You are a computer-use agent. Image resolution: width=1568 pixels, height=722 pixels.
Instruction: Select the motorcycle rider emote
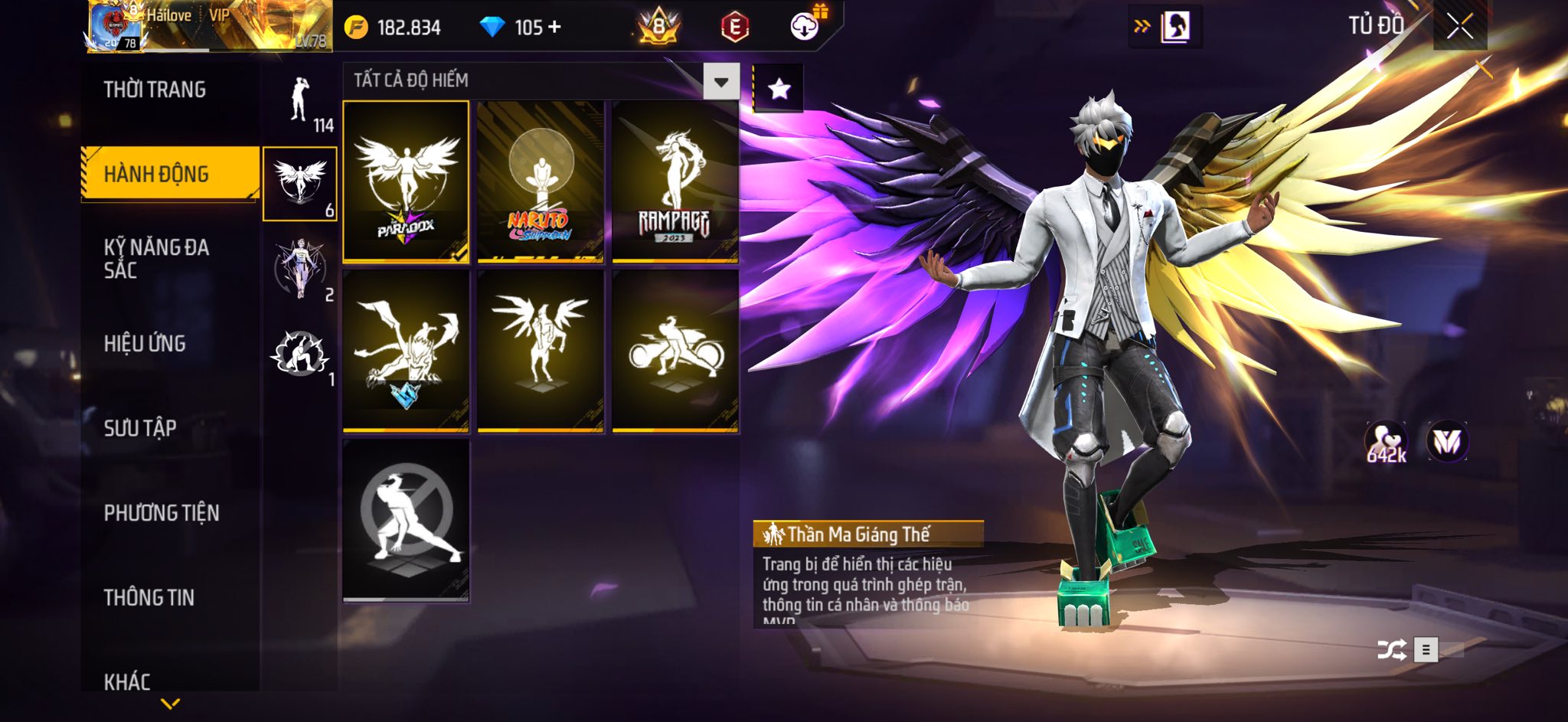coord(675,351)
